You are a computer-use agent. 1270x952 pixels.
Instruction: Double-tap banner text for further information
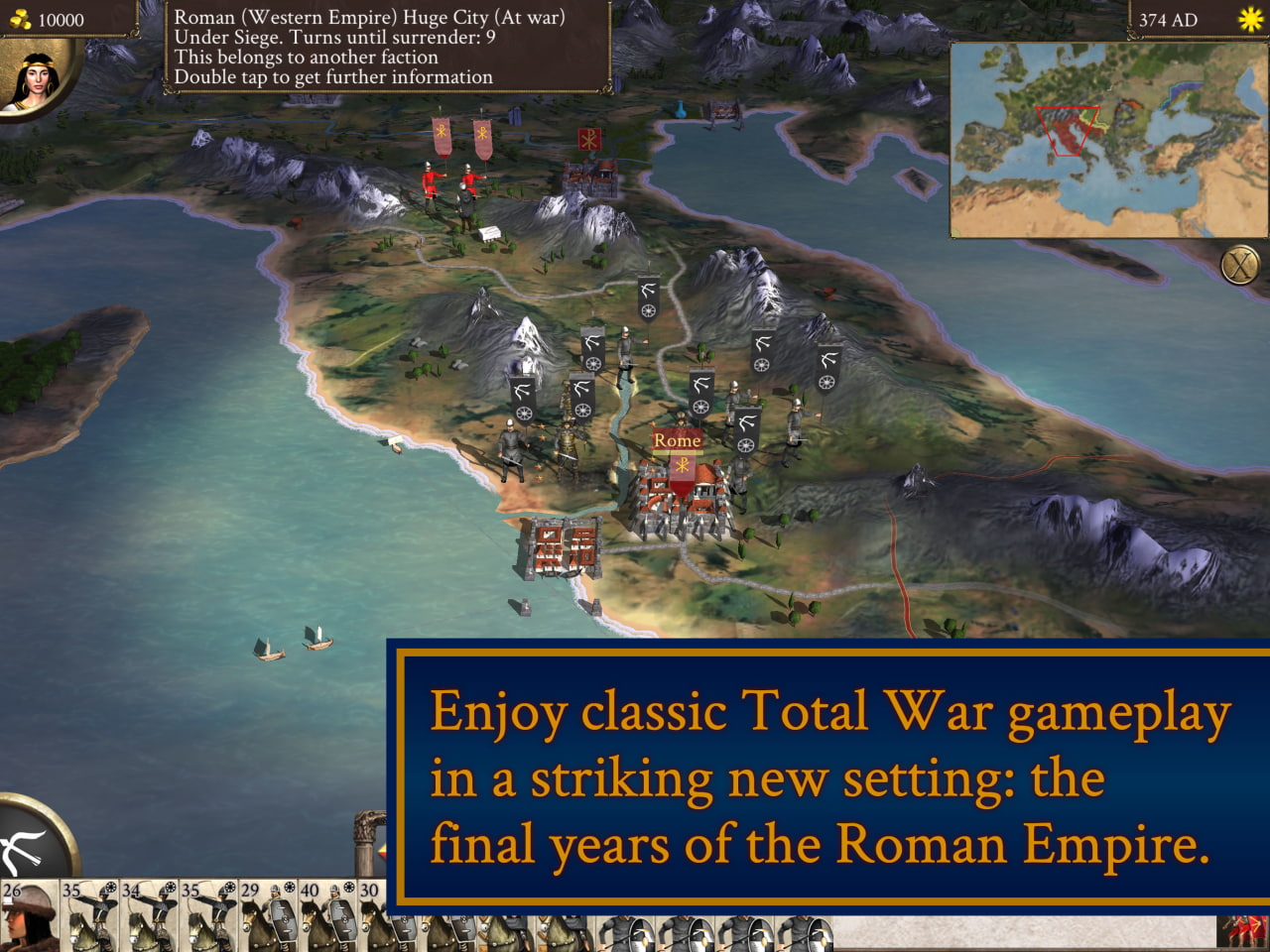pyautogui.click(x=330, y=76)
